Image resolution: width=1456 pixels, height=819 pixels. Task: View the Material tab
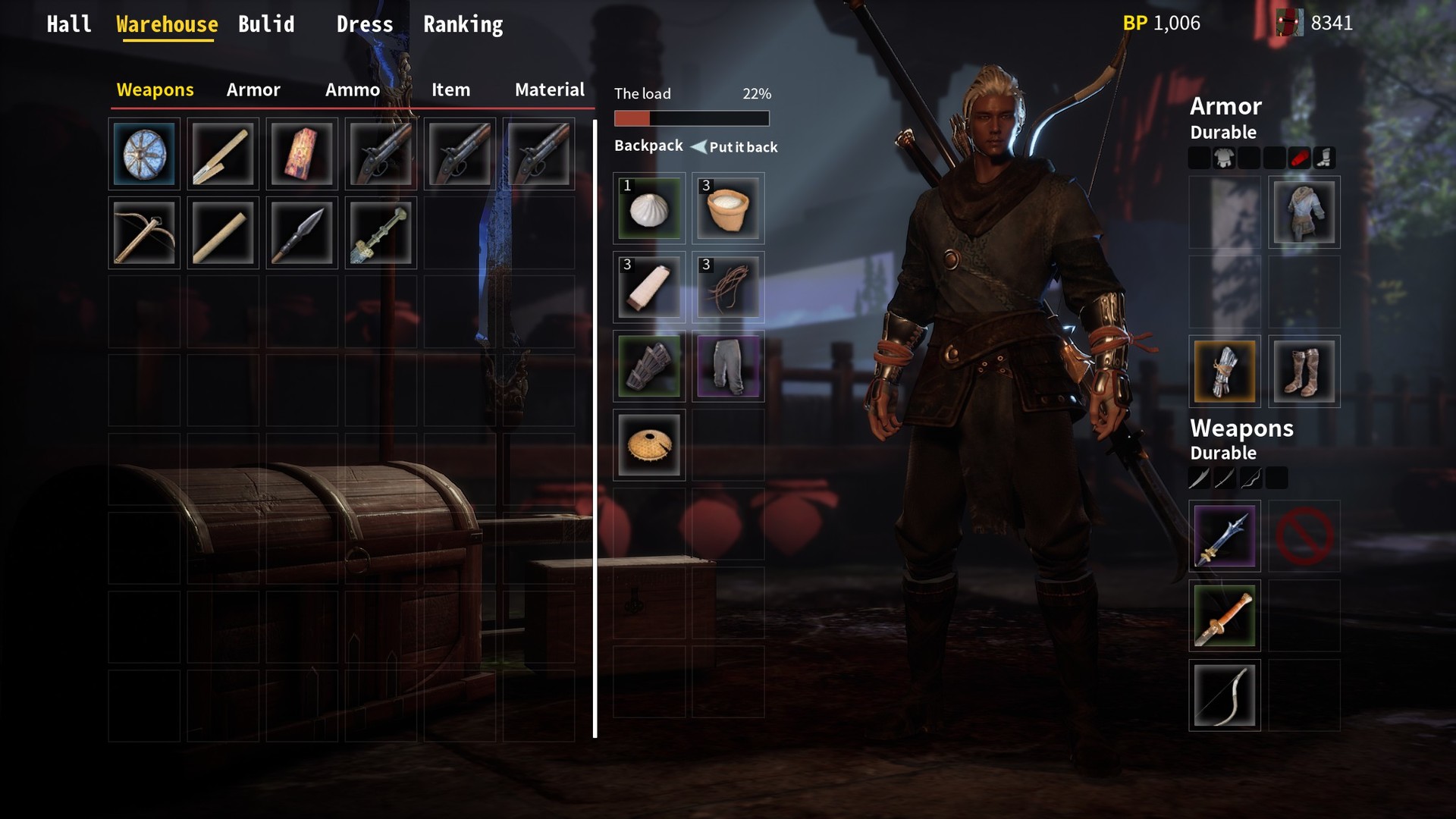click(x=549, y=90)
